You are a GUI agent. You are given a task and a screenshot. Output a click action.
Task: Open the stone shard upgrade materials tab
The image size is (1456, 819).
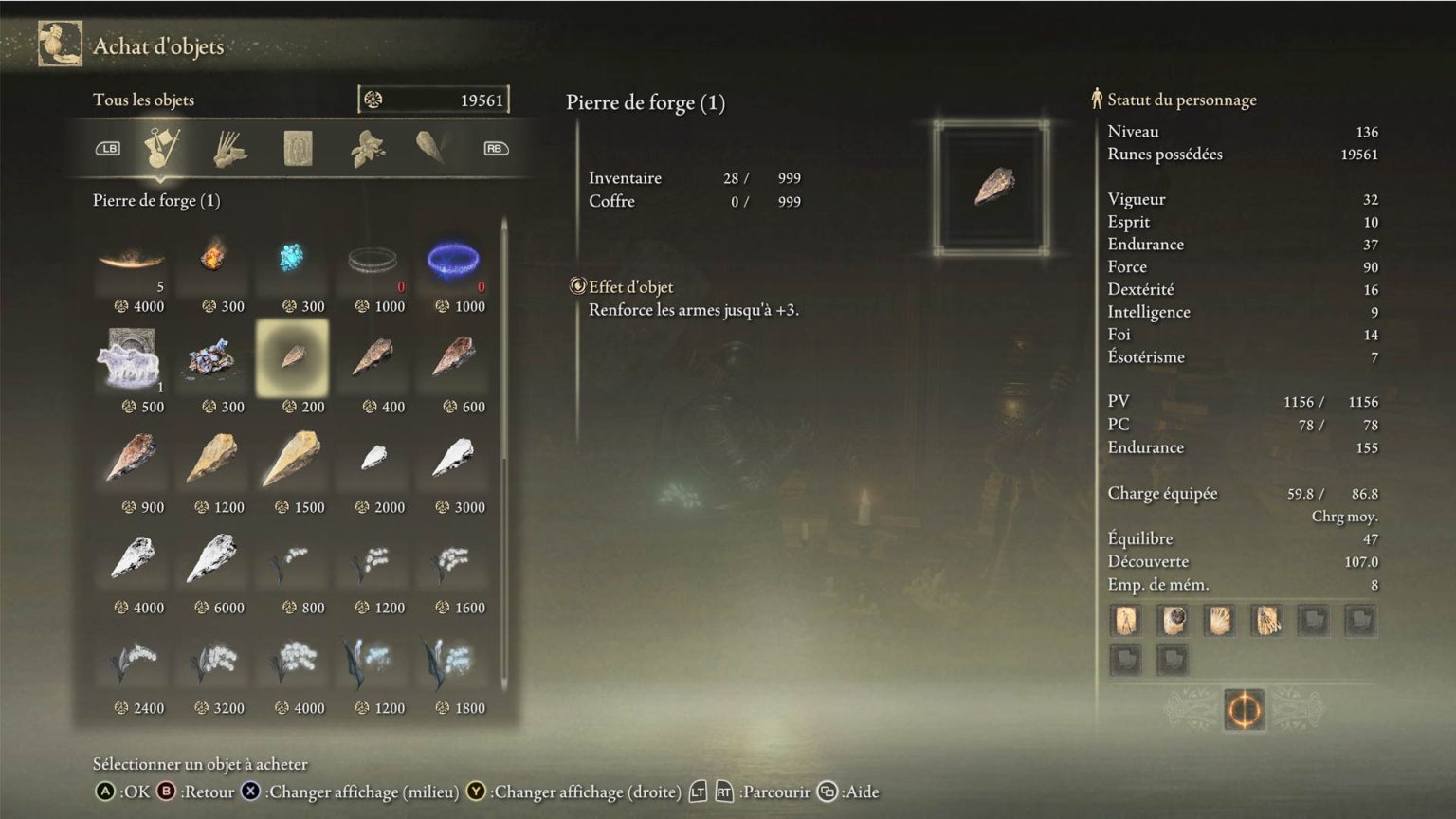click(x=431, y=147)
